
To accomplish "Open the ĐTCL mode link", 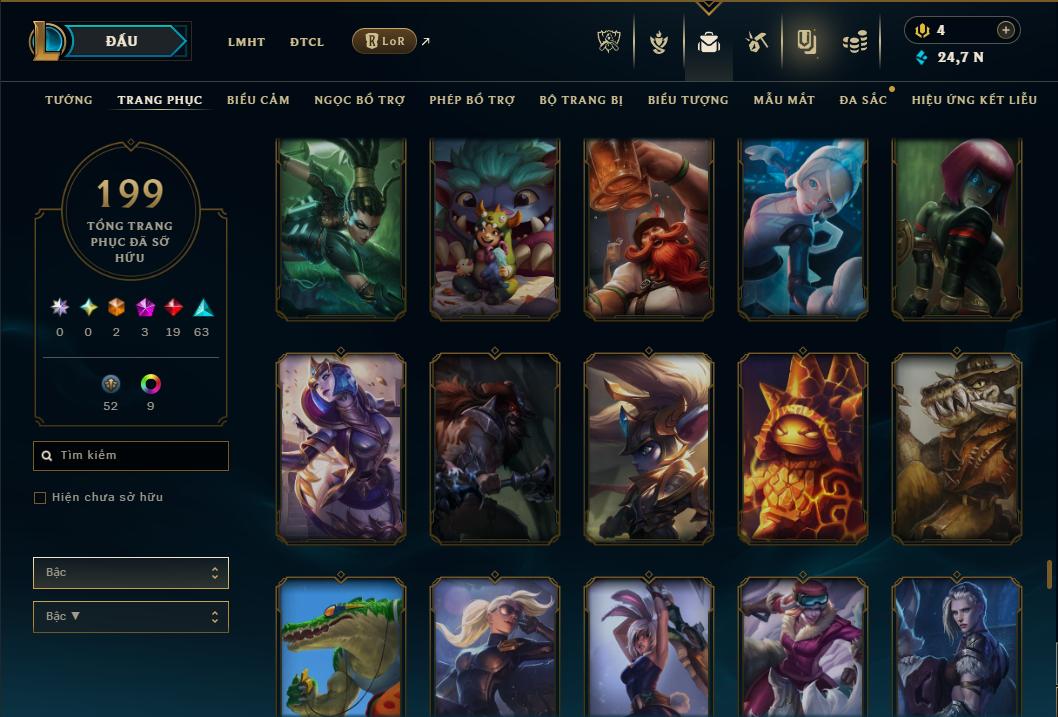I will point(307,42).
